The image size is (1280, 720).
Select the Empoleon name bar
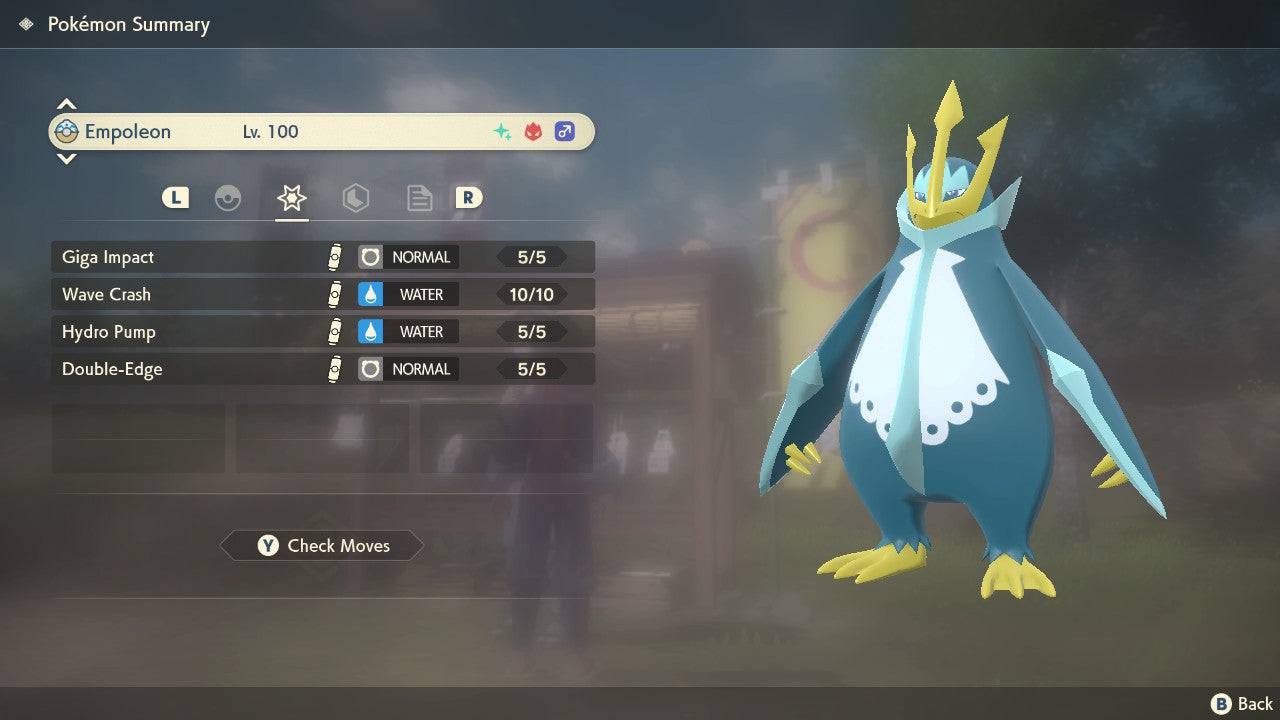[x=322, y=132]
